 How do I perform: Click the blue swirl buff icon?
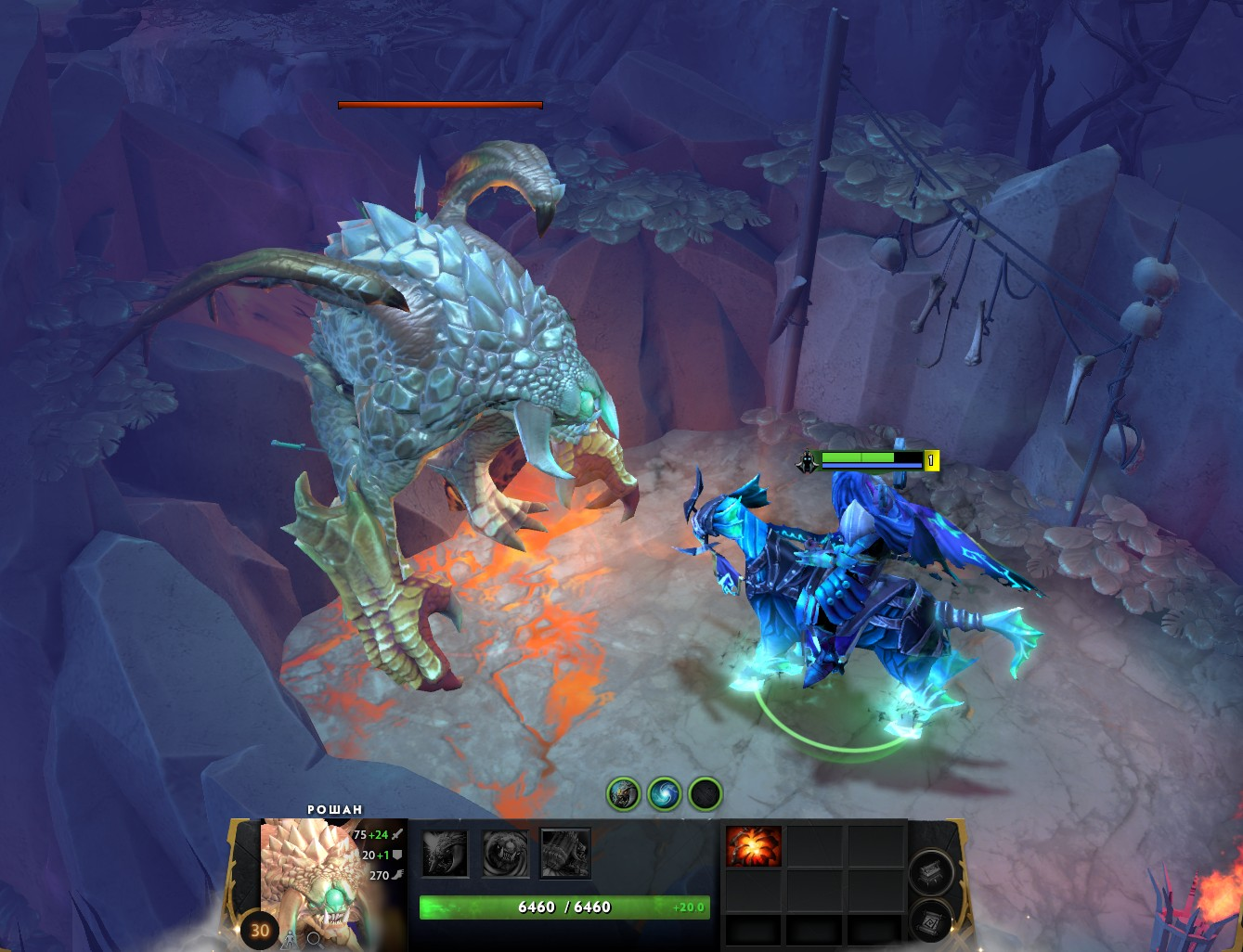coord(665,794)
